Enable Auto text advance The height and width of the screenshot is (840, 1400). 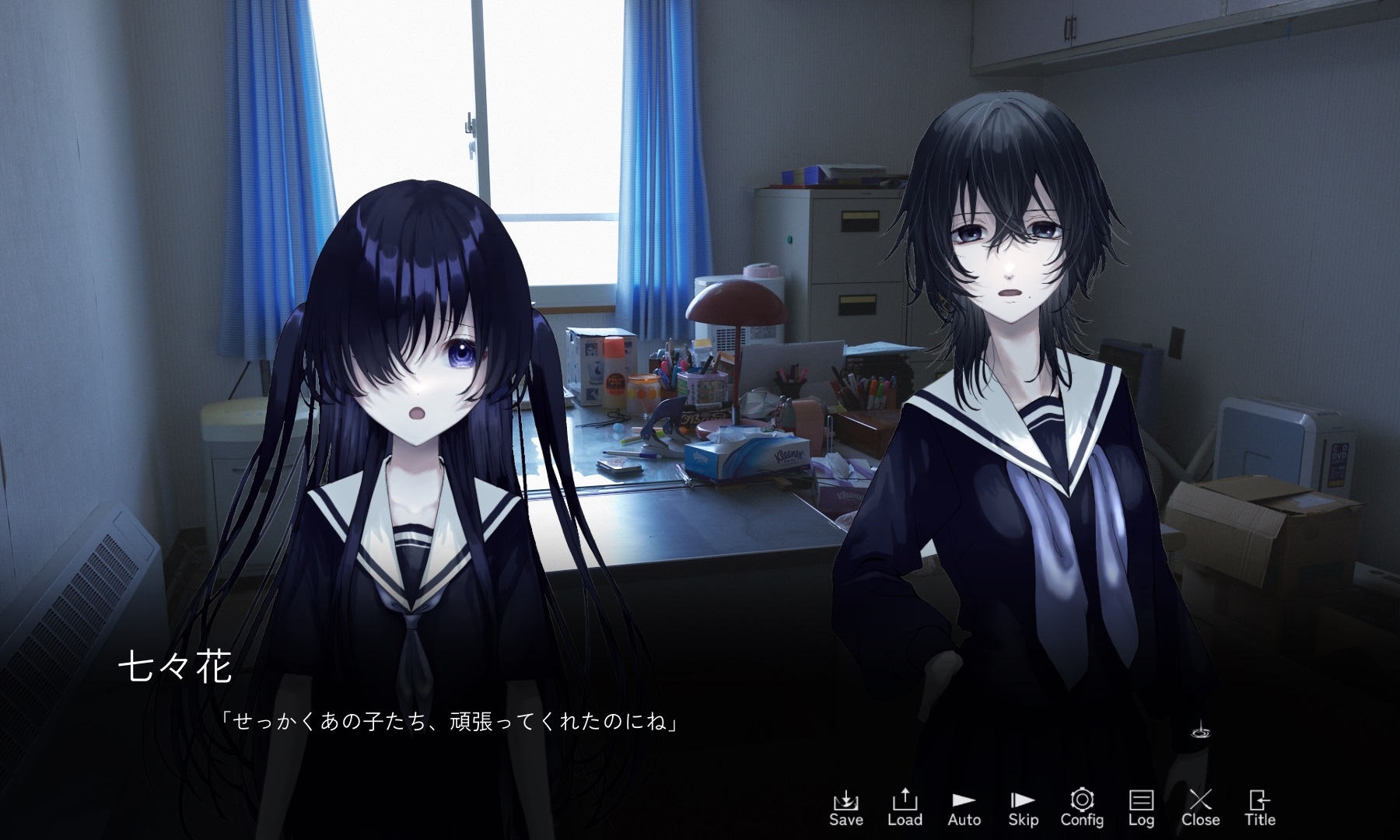964,807
